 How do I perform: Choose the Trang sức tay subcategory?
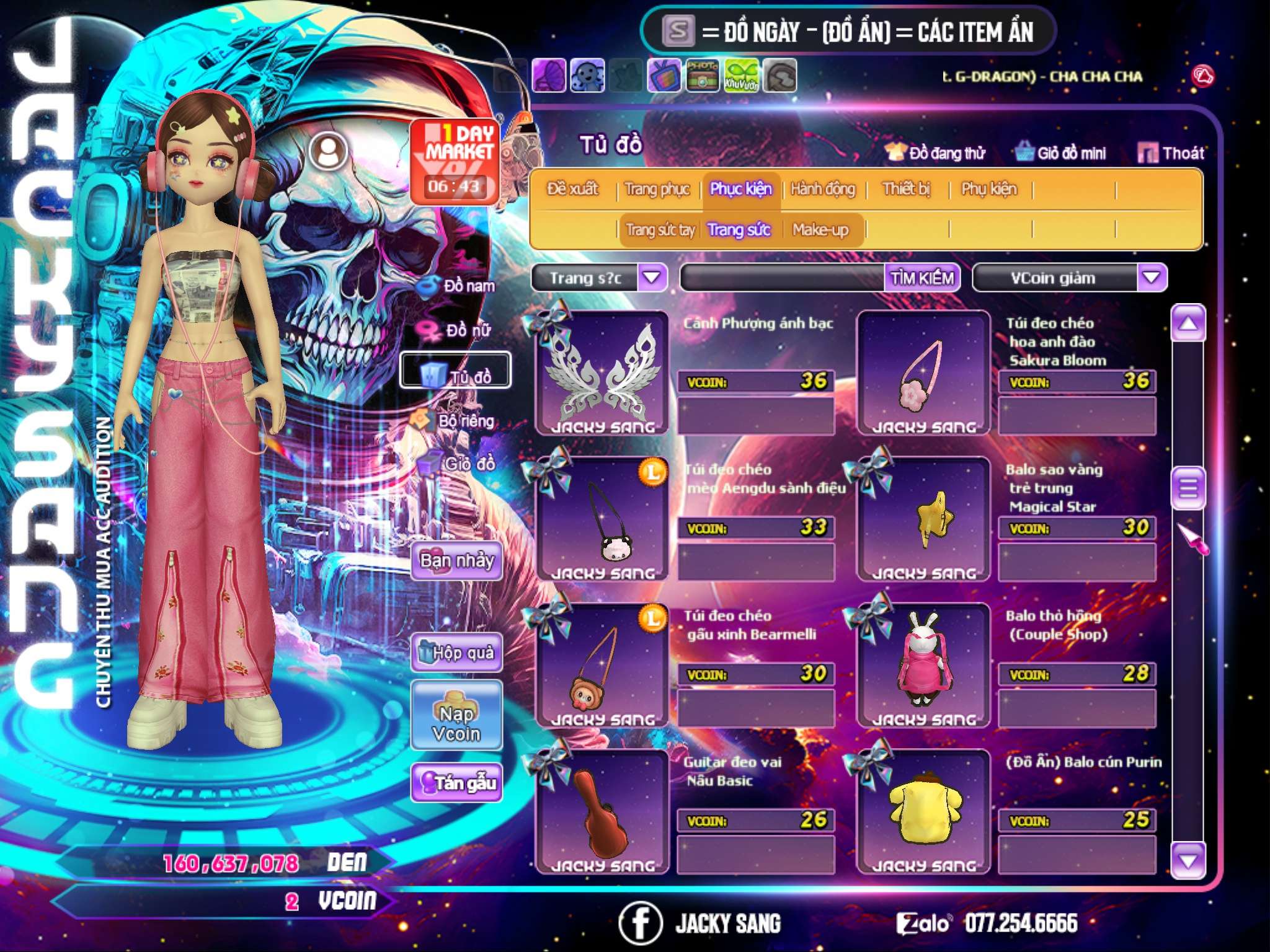click(x=660, y=230)
